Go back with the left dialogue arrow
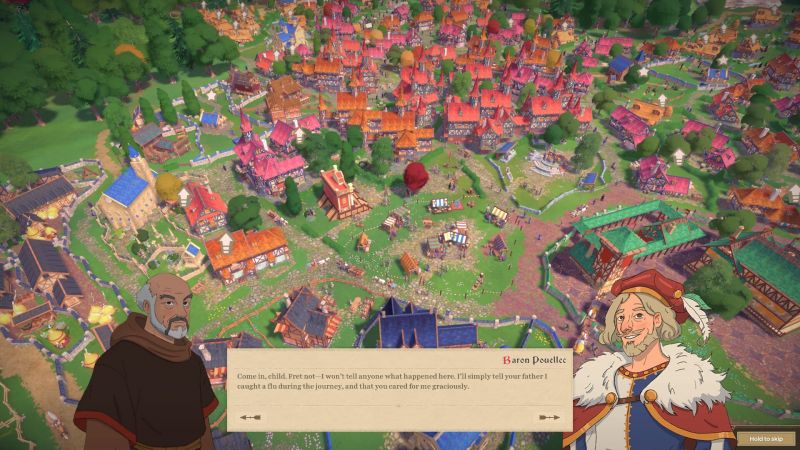This screenshot has height=450, width=800. click(x=250, y=417)
